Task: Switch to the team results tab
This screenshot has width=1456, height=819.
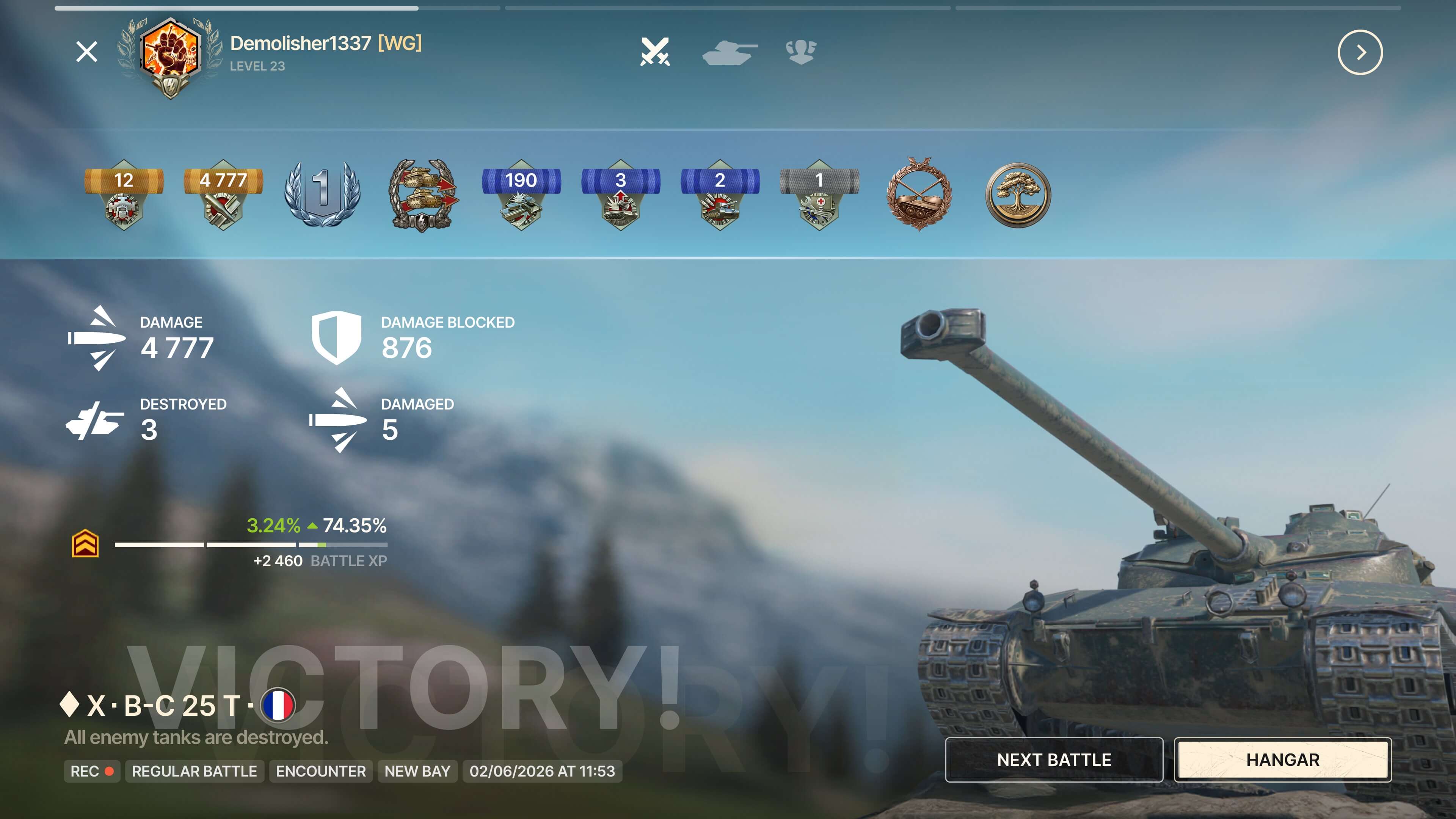Action: point(801,52)
